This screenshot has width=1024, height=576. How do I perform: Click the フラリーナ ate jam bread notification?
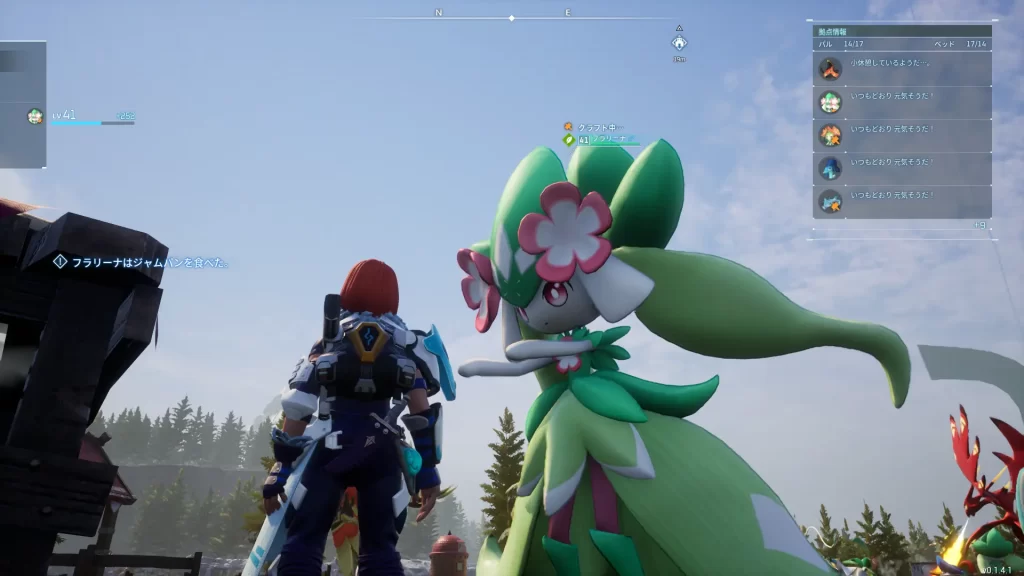click(x=144, y=262)
